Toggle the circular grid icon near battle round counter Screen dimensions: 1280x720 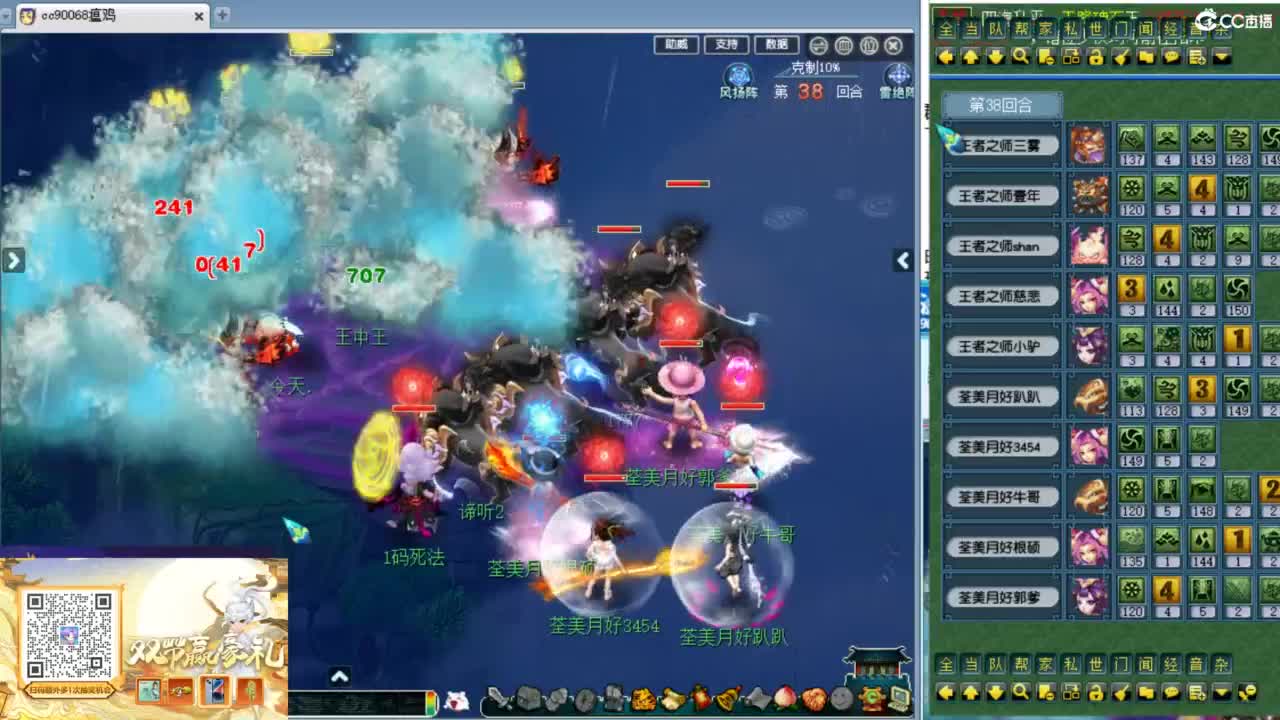tap(842, 45)
